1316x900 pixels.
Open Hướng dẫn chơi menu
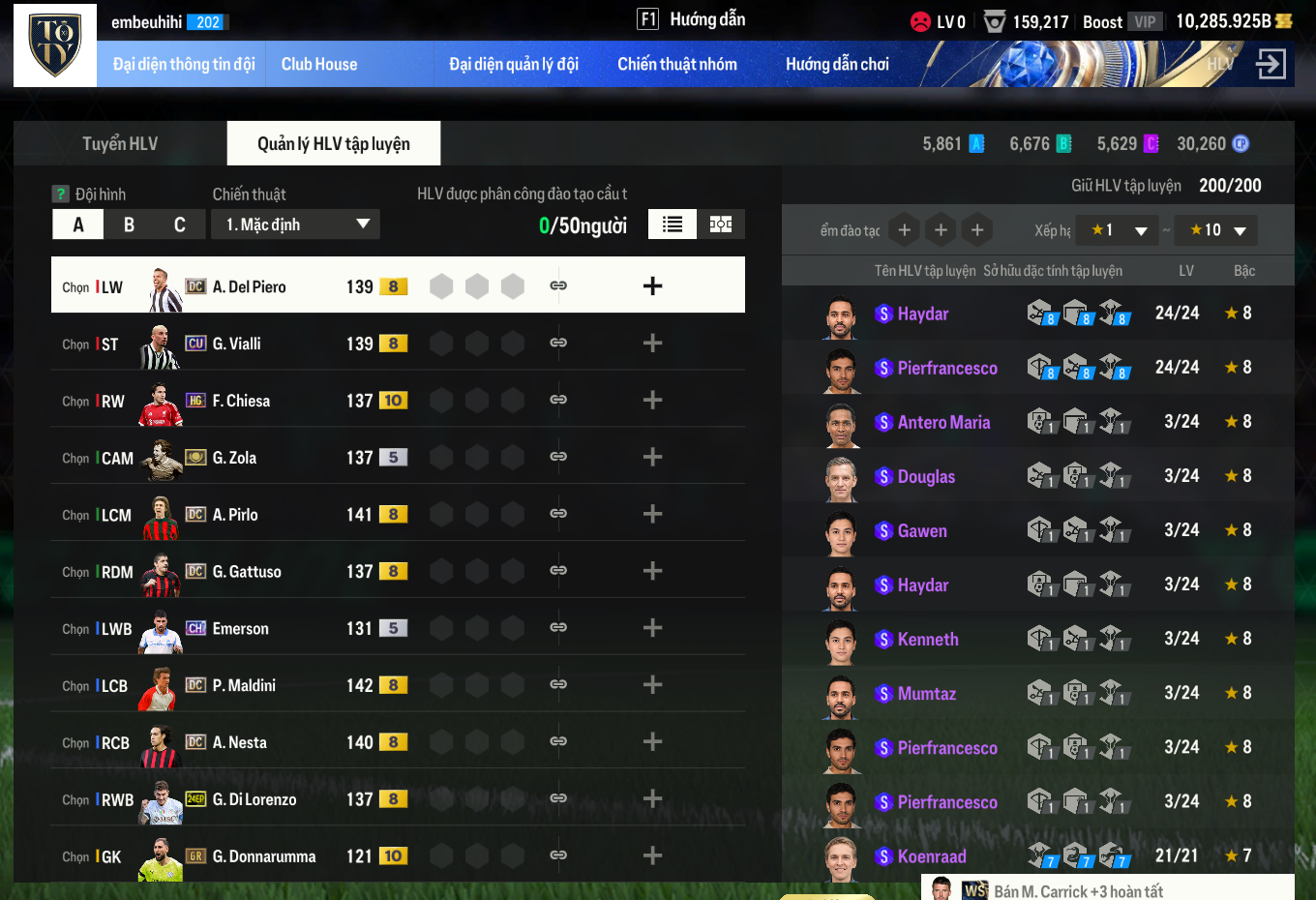(x=837, y=65)
